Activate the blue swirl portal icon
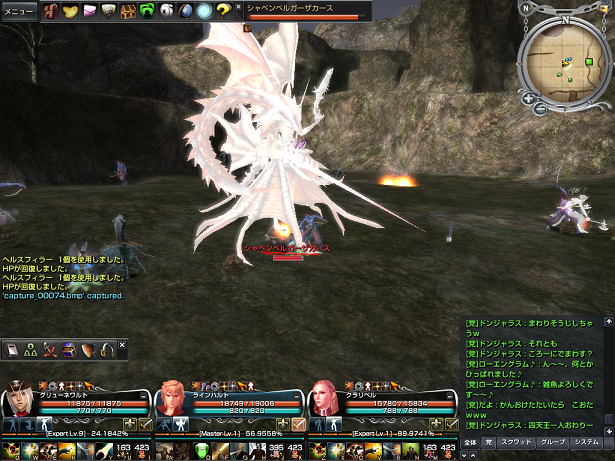The height and width of the screenshot is (461, 615). (x=203, y=10)
